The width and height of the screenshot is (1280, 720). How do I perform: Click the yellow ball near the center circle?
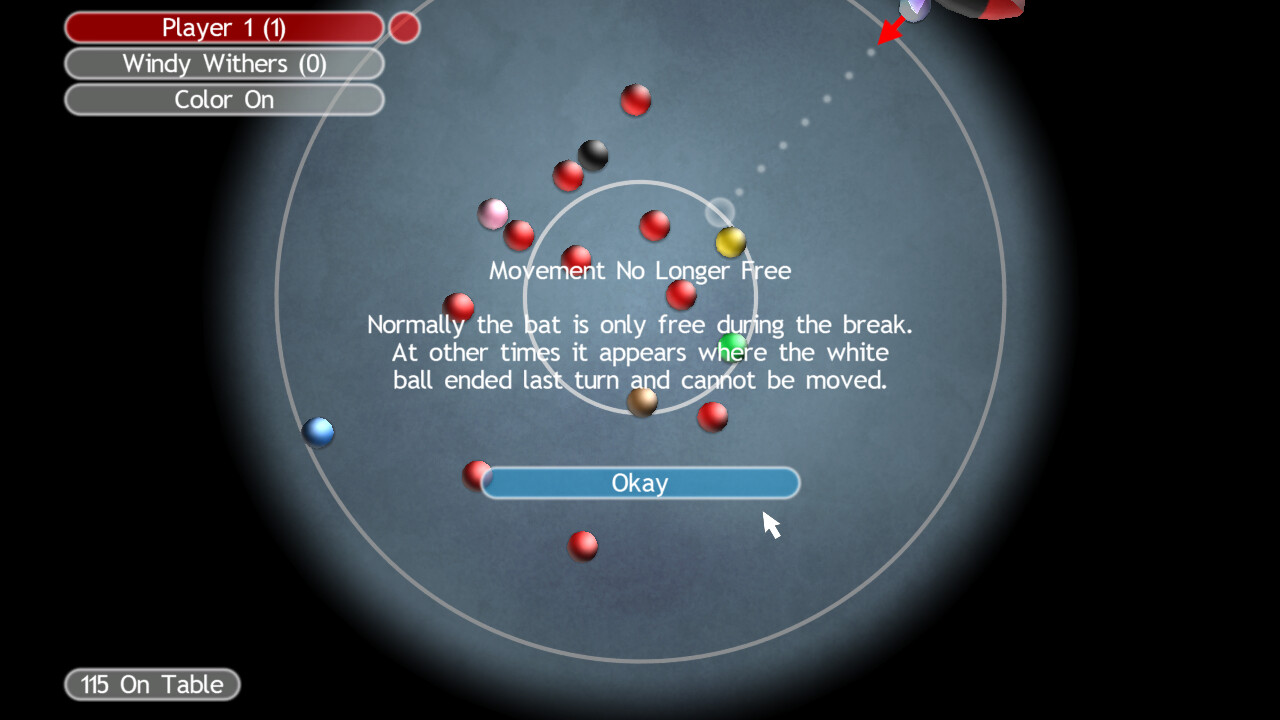(730, 240)
